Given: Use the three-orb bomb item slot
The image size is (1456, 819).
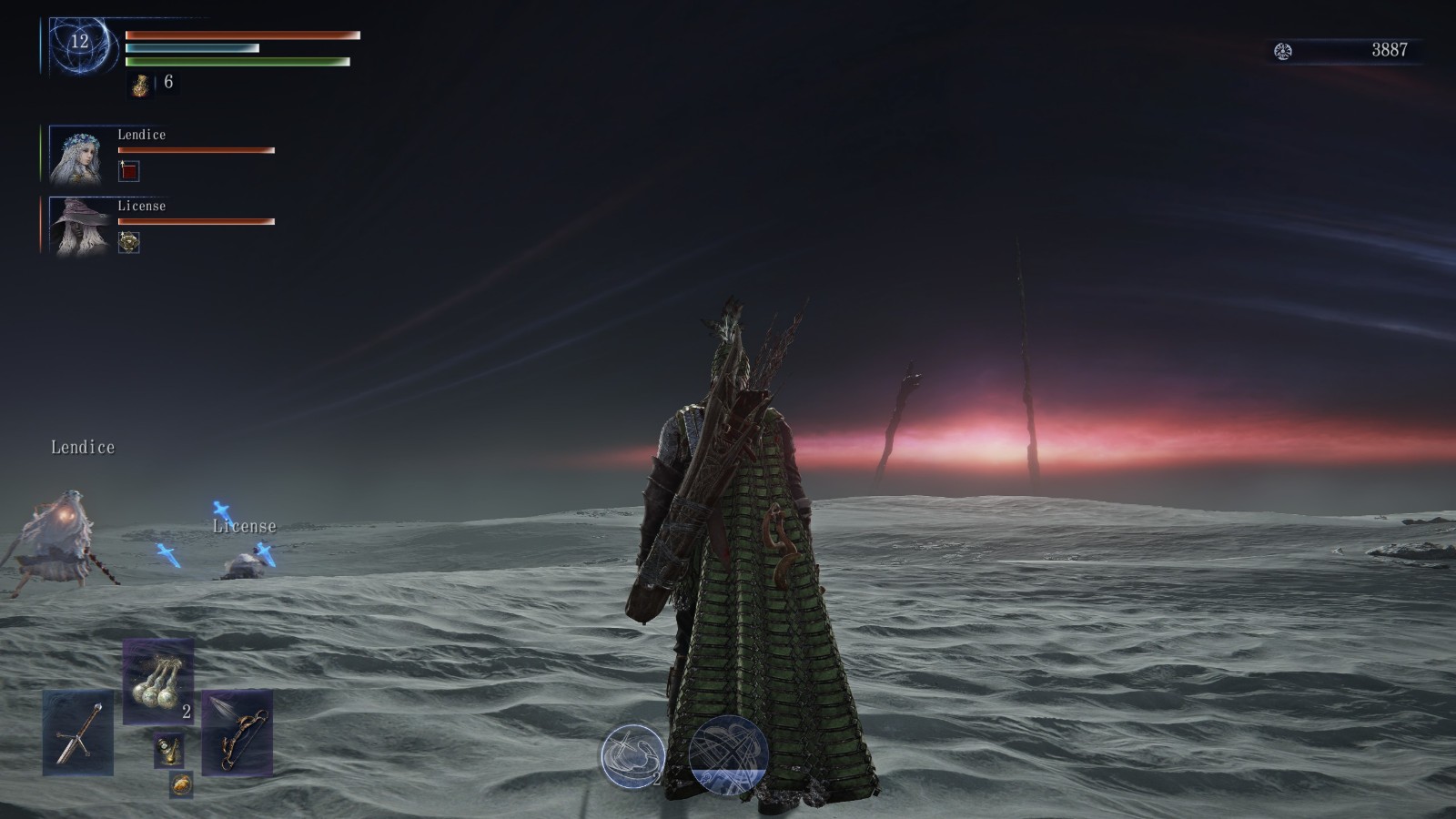Looking at the screenshot, I should click(x=157, y=682).
